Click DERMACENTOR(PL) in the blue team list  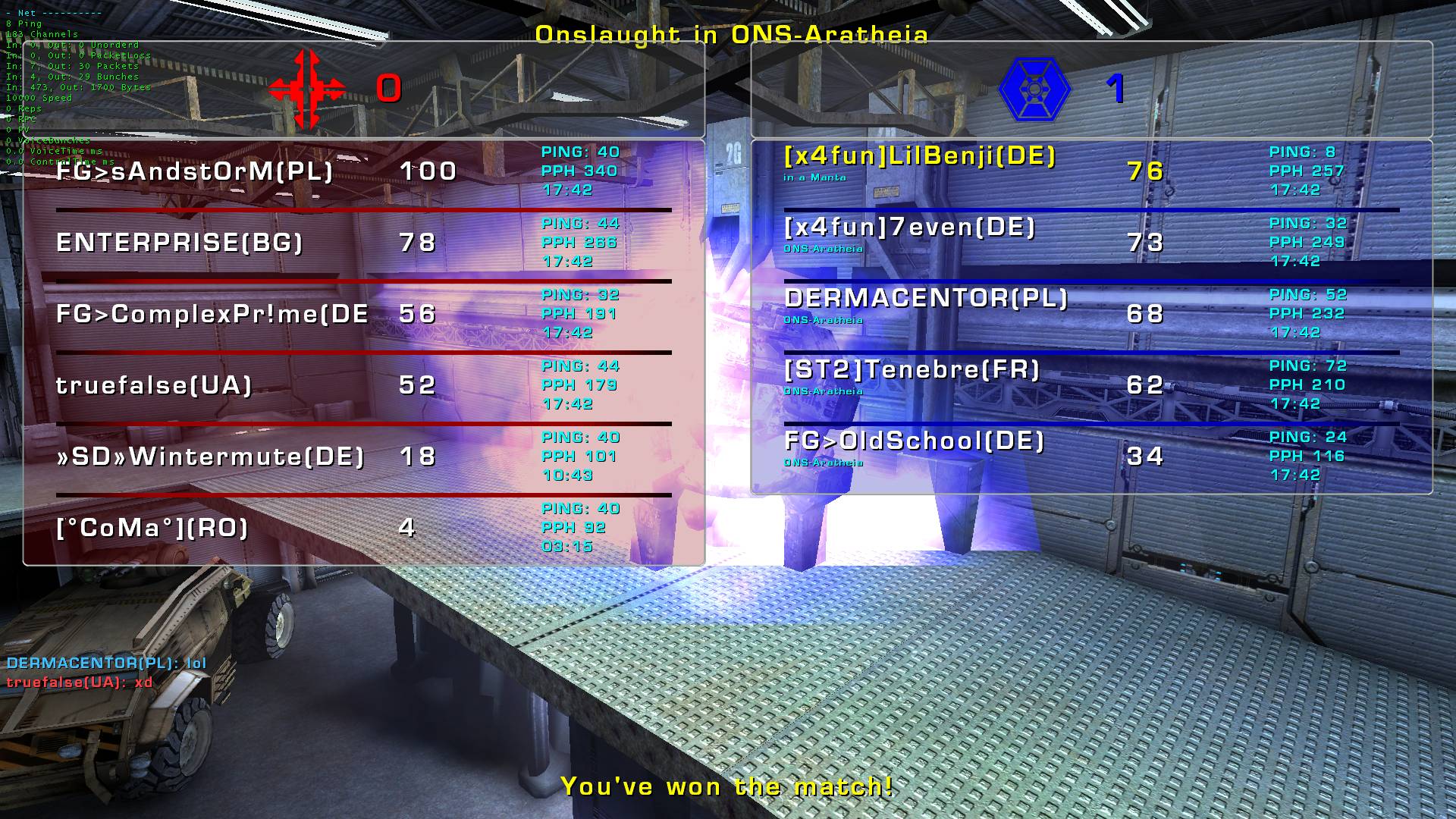tap(926, 299)
